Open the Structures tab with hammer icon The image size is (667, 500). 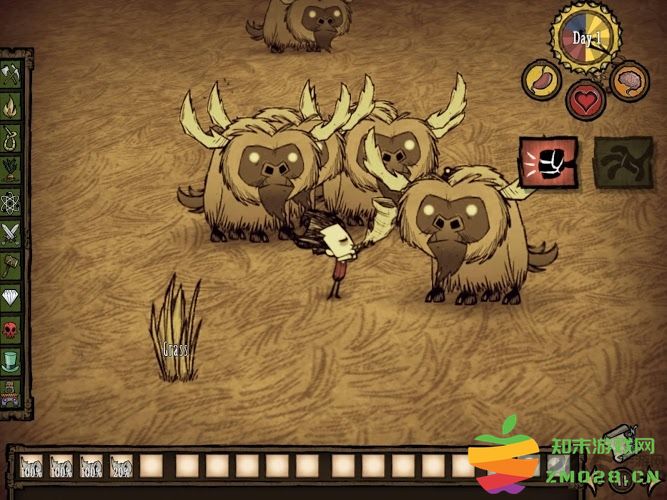click(x=13, y=265)
